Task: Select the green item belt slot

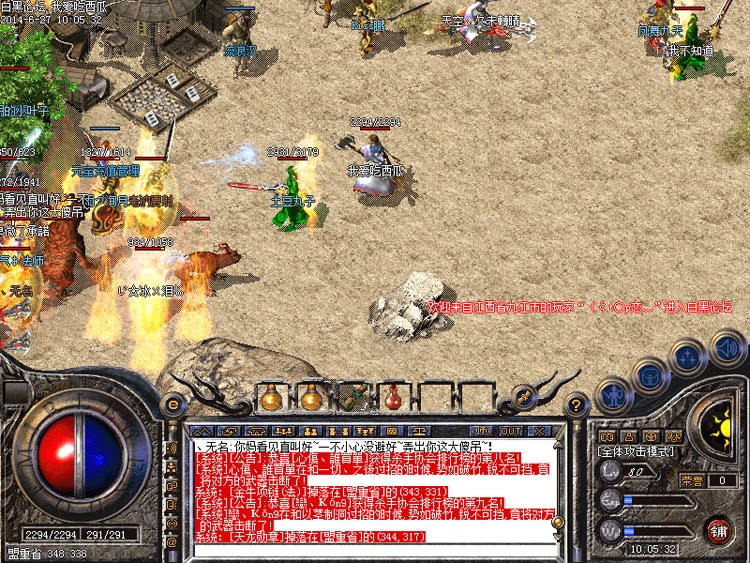Action: [352, 397]
